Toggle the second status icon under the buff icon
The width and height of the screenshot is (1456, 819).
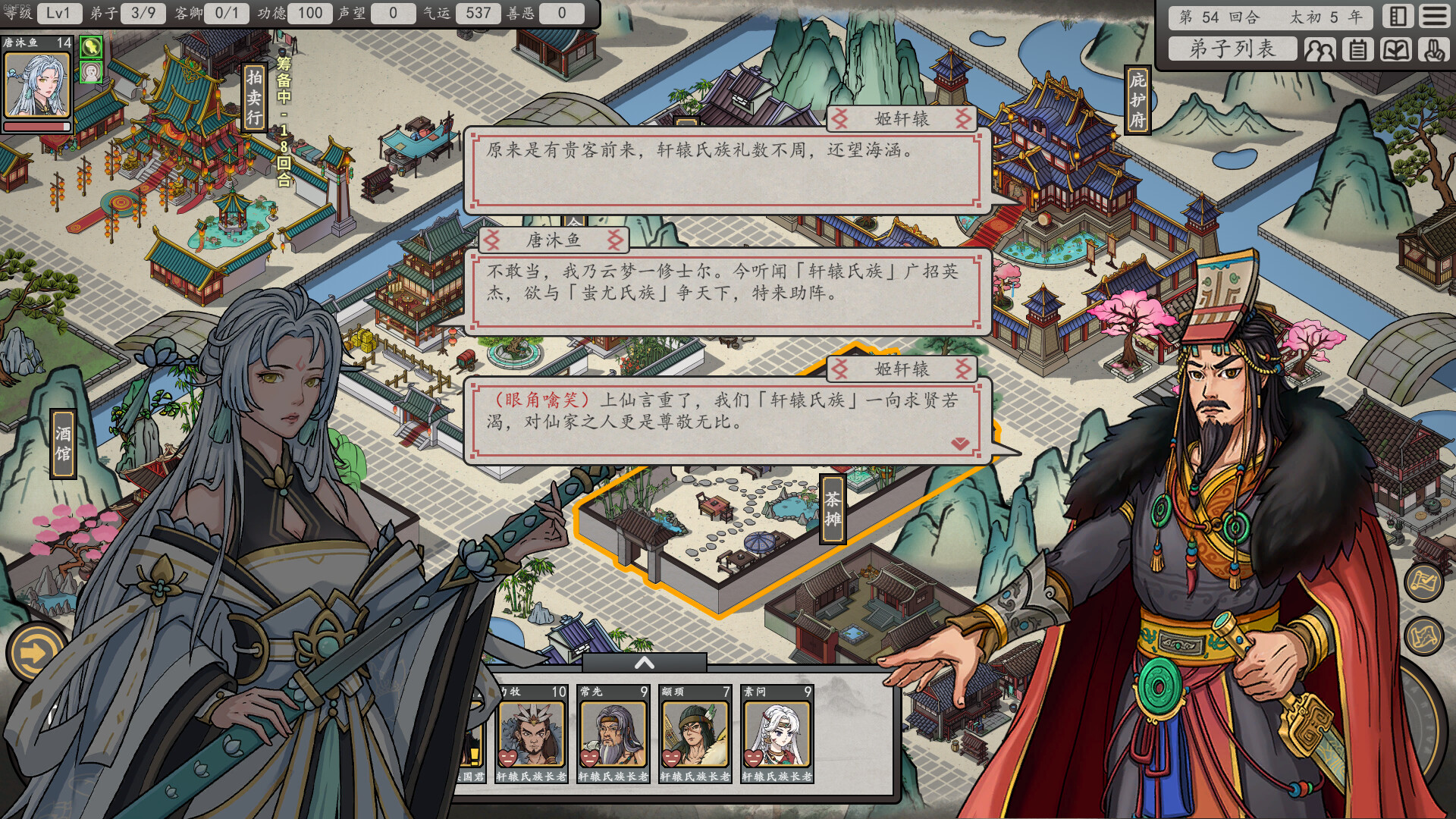coord(91,73)
